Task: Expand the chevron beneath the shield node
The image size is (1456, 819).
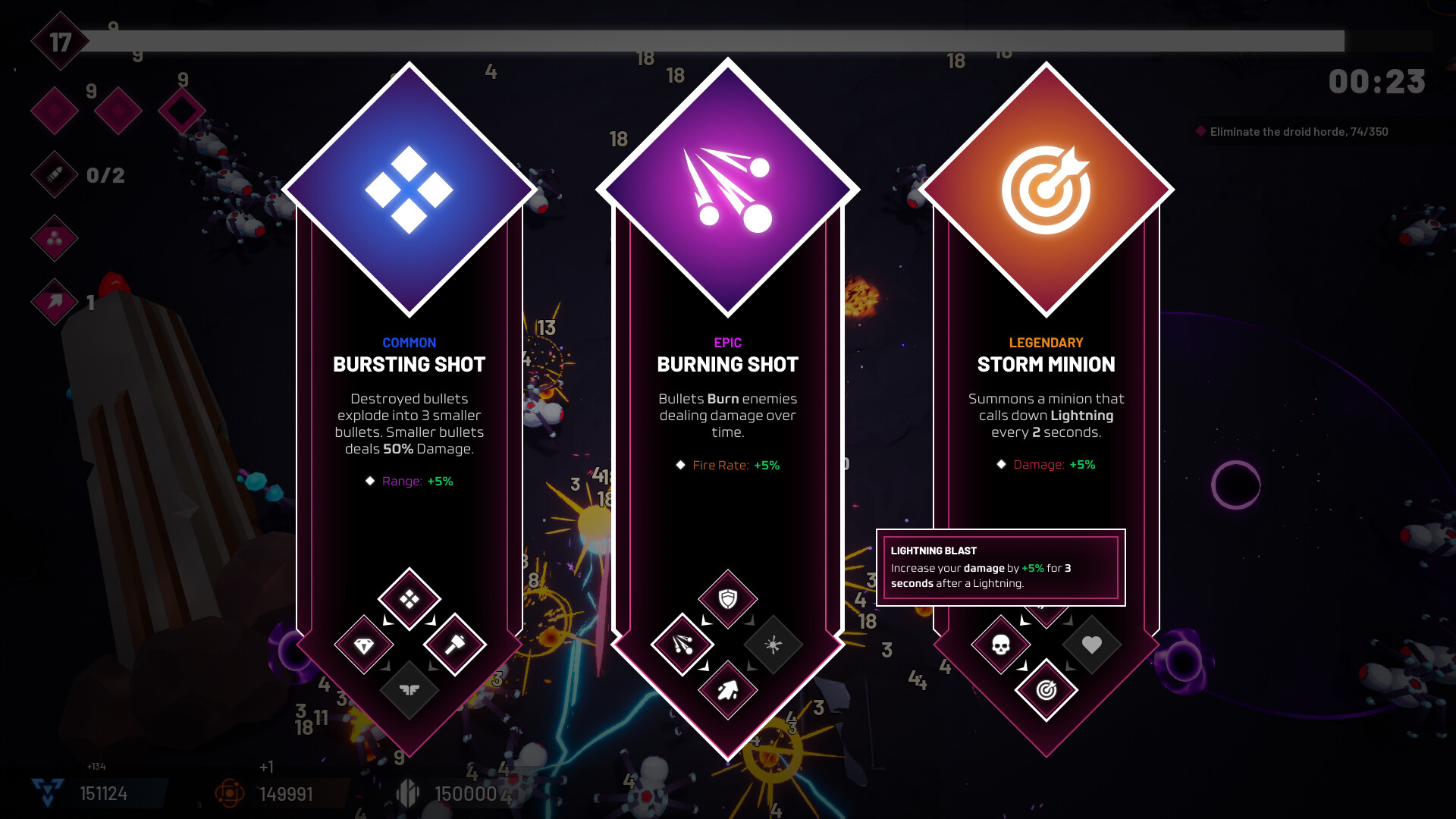Action: point(704,621)
